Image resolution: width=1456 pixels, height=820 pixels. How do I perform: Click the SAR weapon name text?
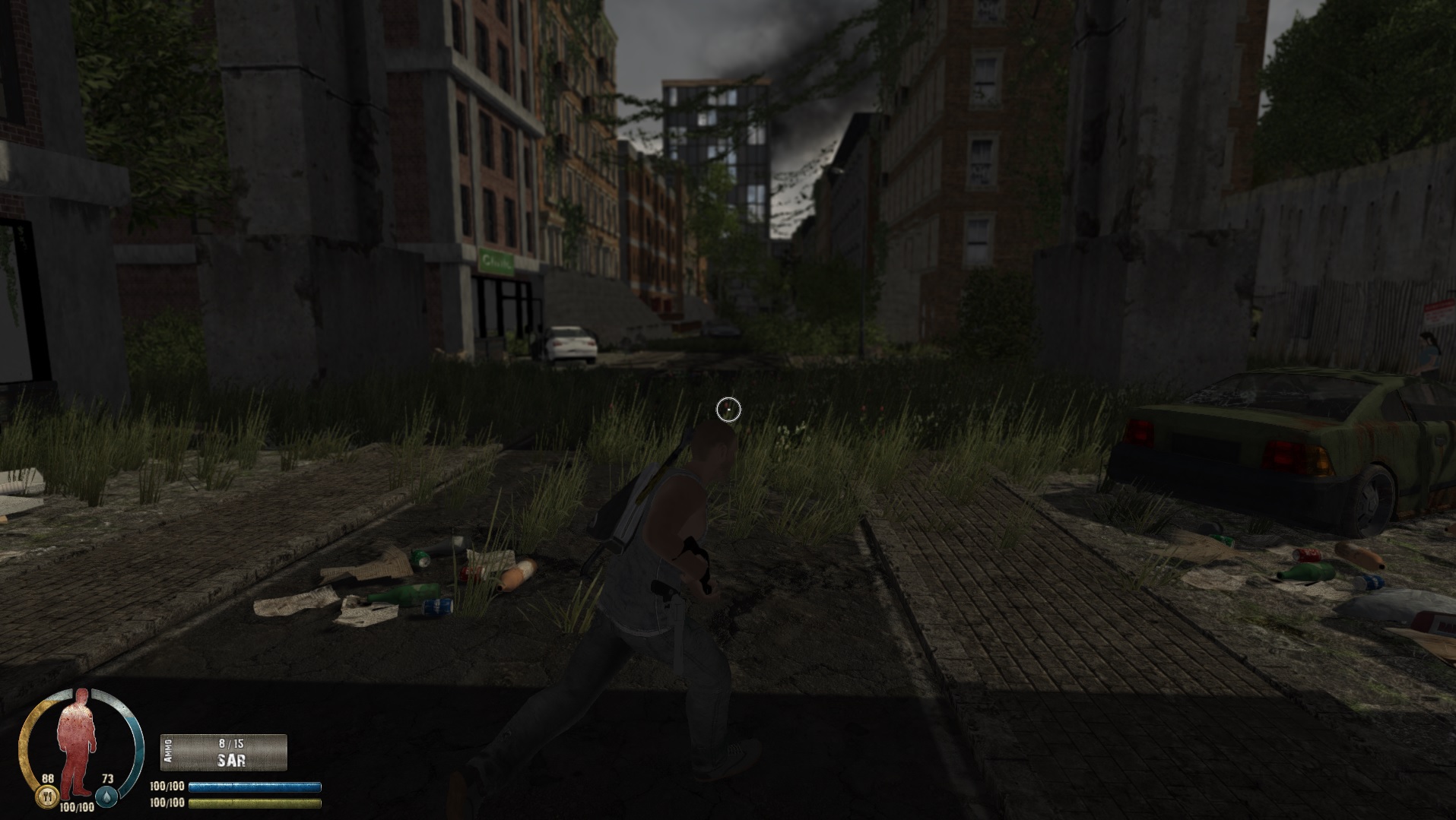(231, 761)
